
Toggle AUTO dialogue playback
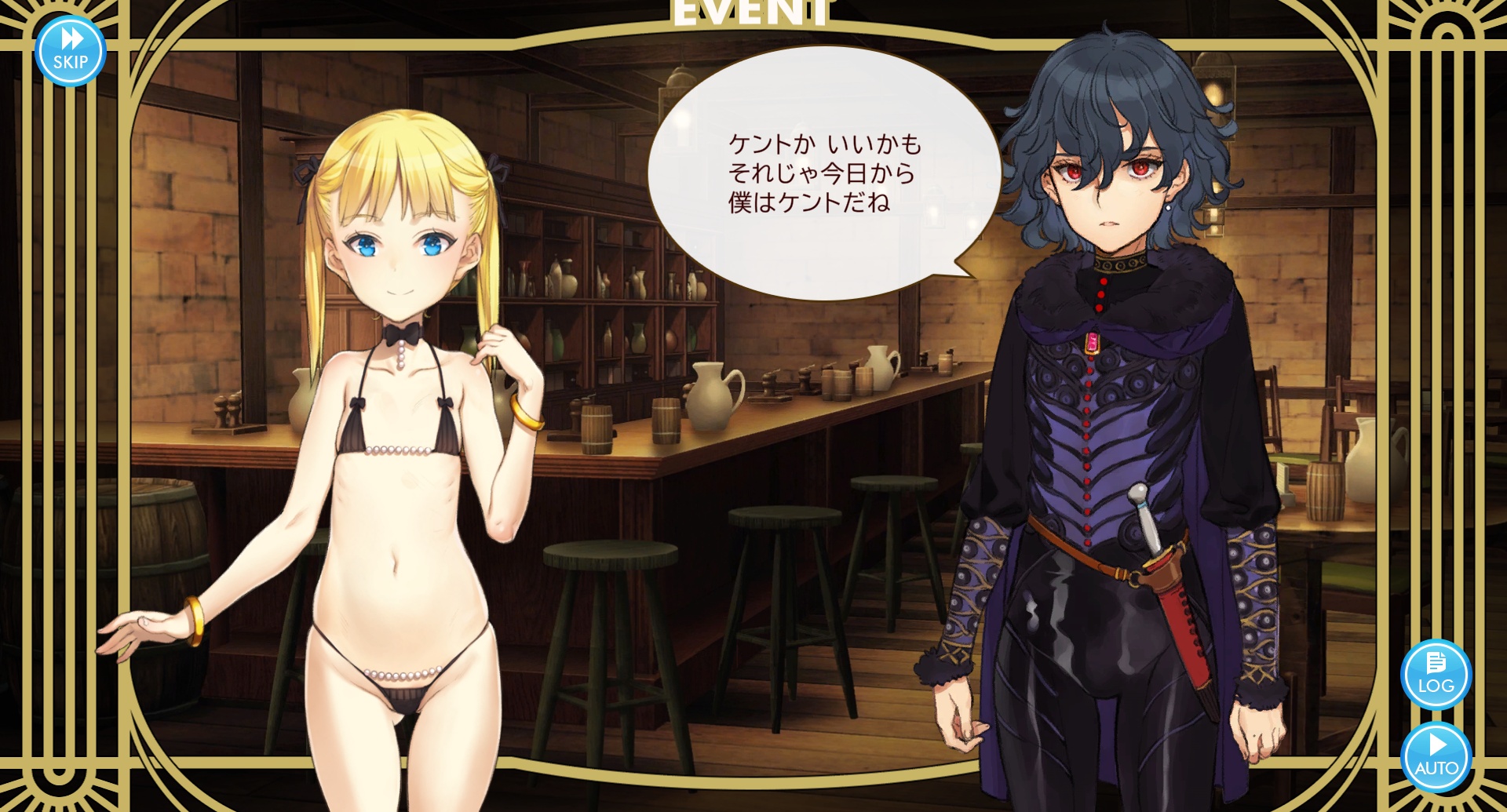(x=1436, y=756)
